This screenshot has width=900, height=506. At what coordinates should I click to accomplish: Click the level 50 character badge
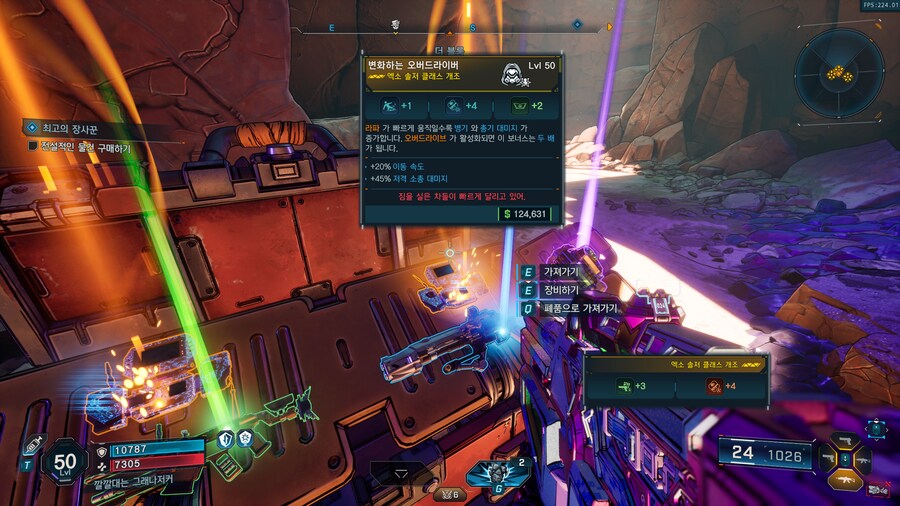tap(66, 463)
